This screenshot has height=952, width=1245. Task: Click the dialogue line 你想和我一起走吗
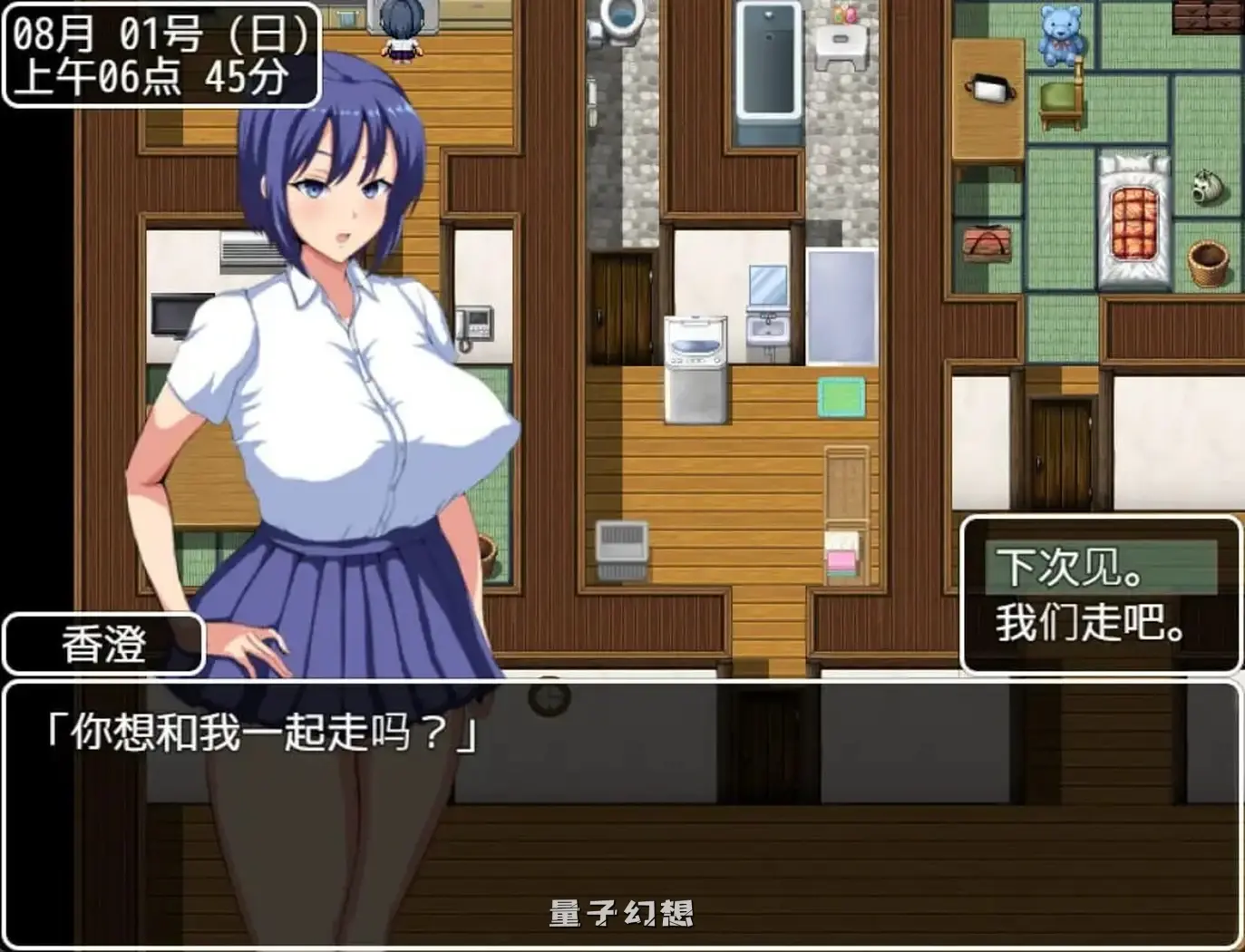(258, 730)
